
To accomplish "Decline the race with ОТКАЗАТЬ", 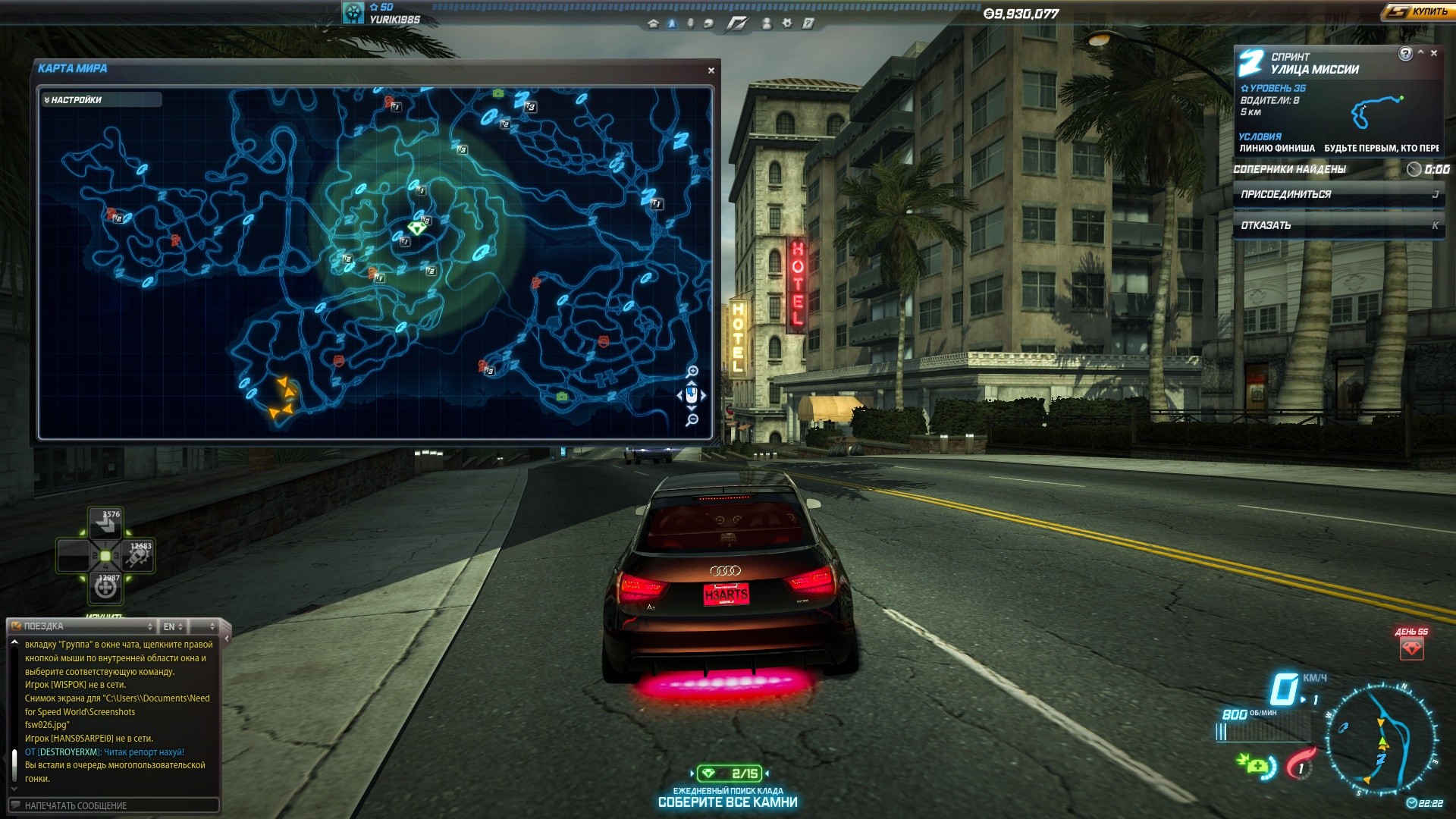I will pos(1338,225).
